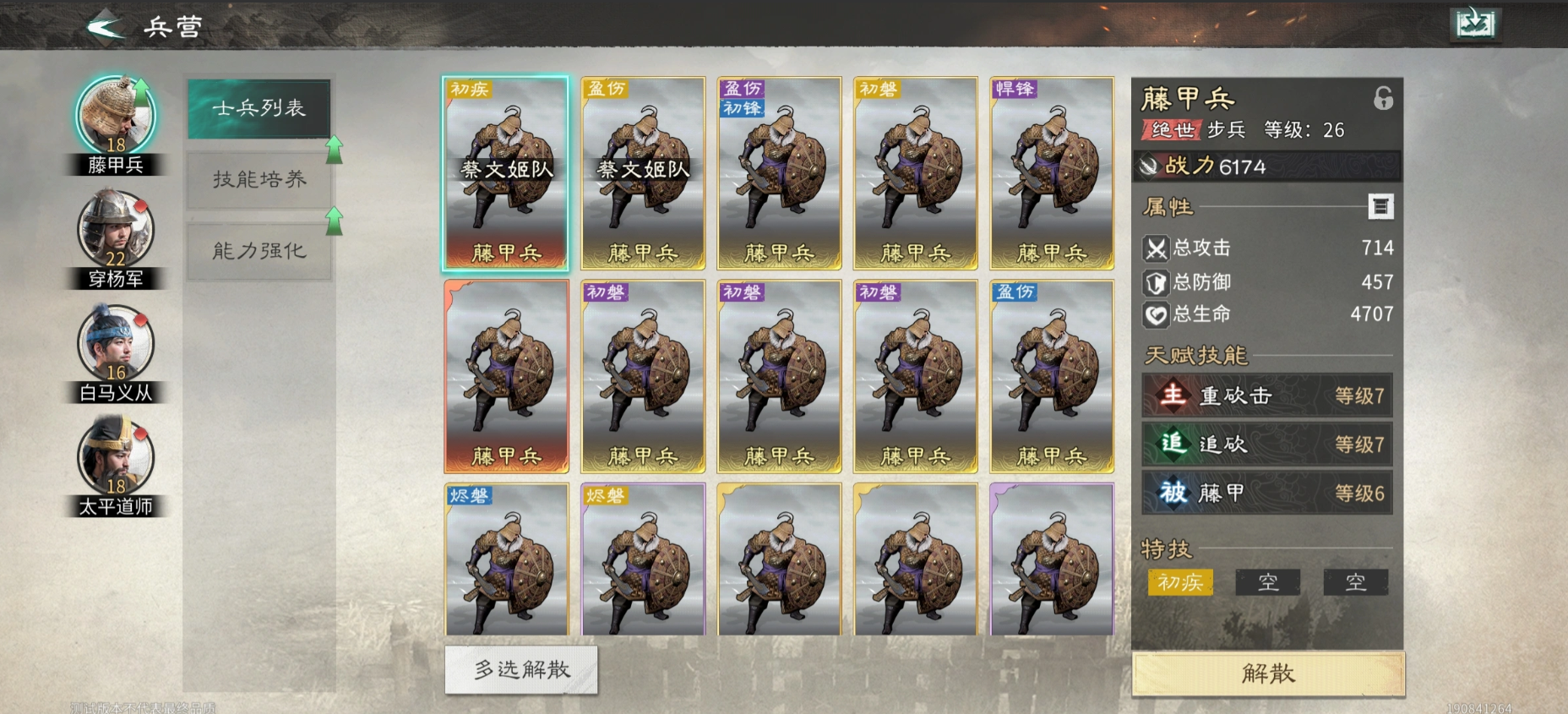Screen dimensions: 1568x714
Task: Click an empty 空 special skill slot
Action: 1268,582
